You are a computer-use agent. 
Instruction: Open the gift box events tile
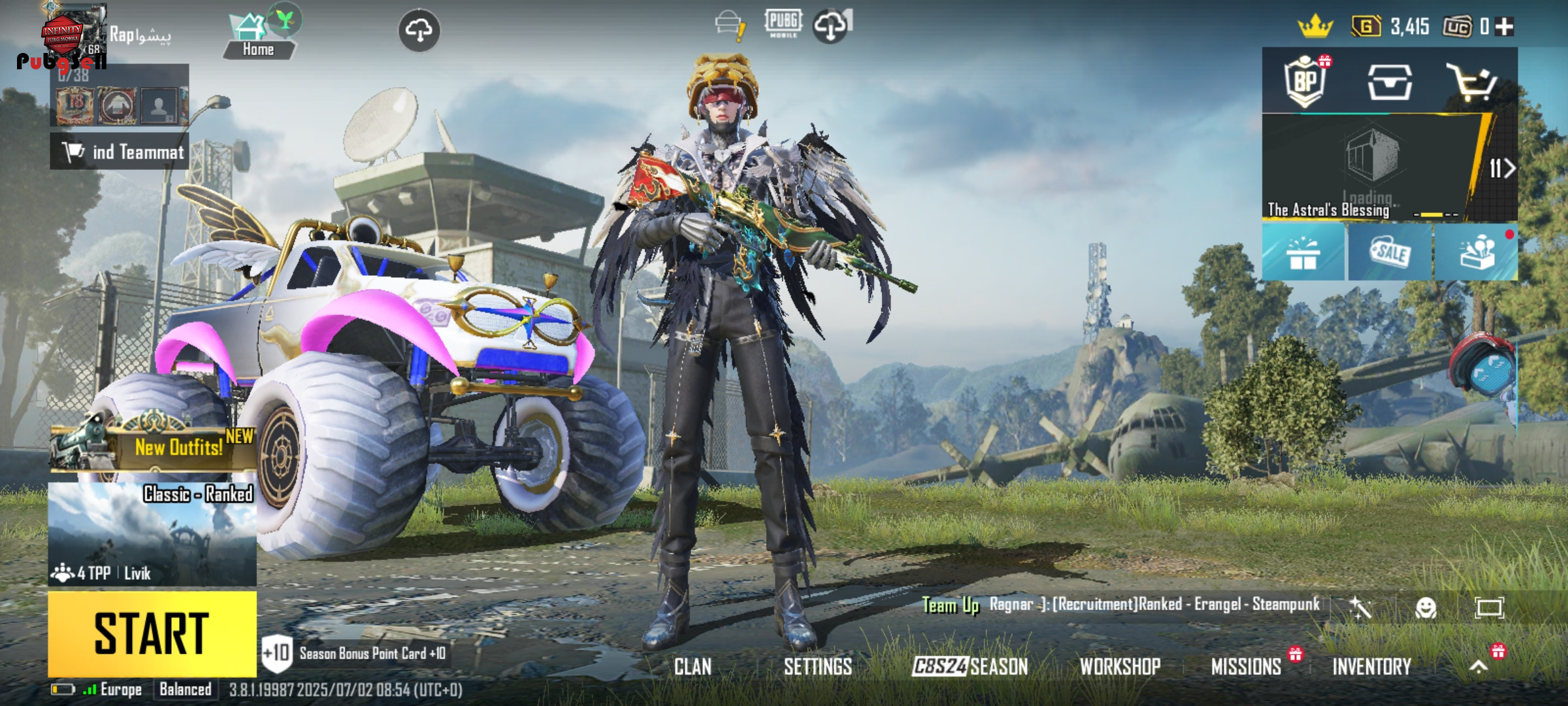(x=1303, y=252)
